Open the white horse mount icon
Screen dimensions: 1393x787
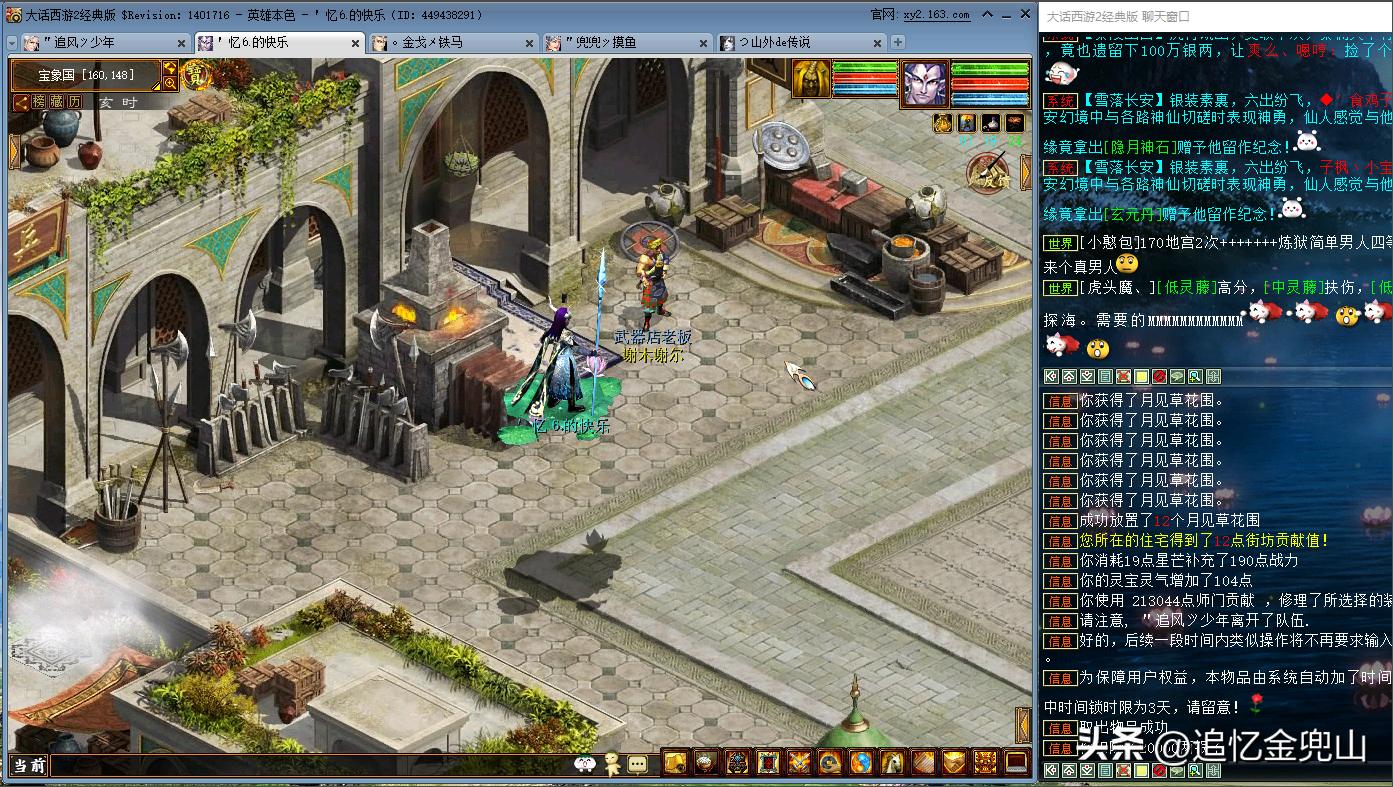[892, 763]
